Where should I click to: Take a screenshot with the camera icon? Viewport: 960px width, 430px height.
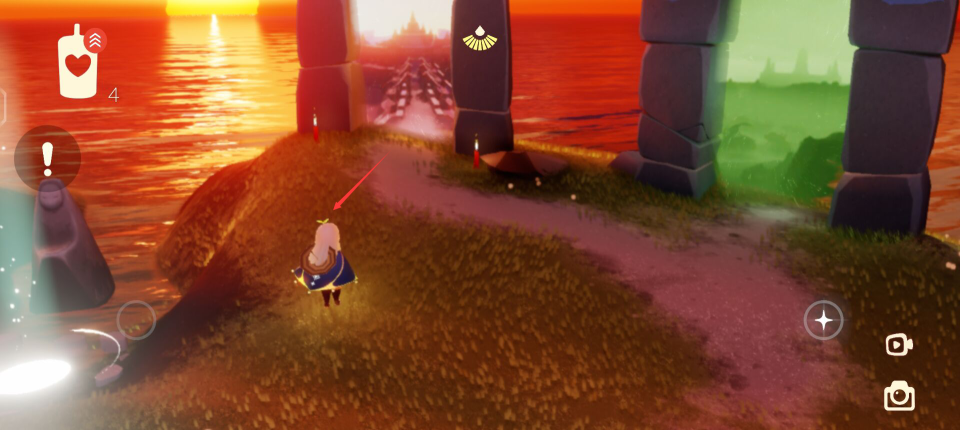point(899,396)
